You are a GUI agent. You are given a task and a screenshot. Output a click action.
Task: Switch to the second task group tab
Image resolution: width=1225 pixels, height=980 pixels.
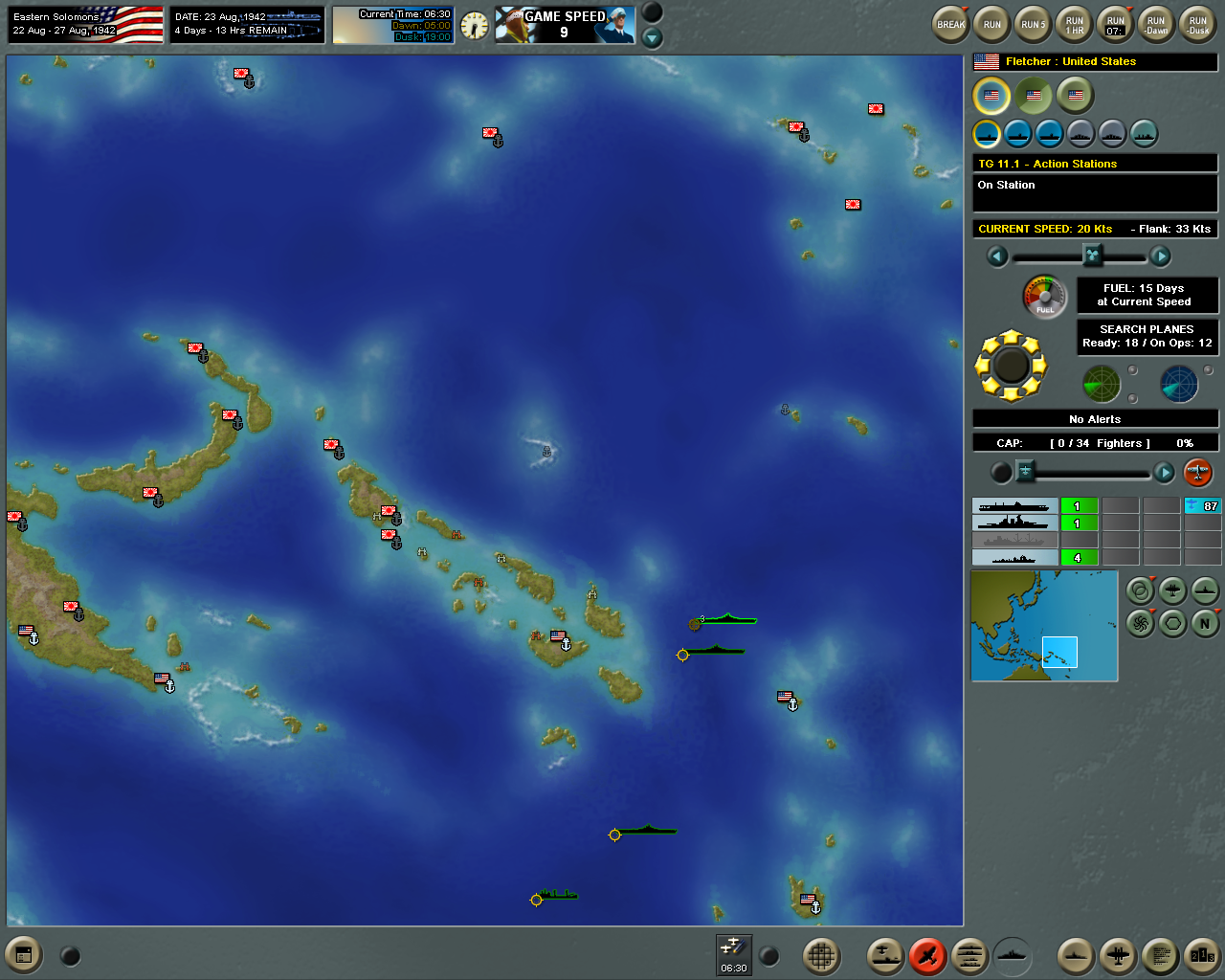(x=1033, y=96)
